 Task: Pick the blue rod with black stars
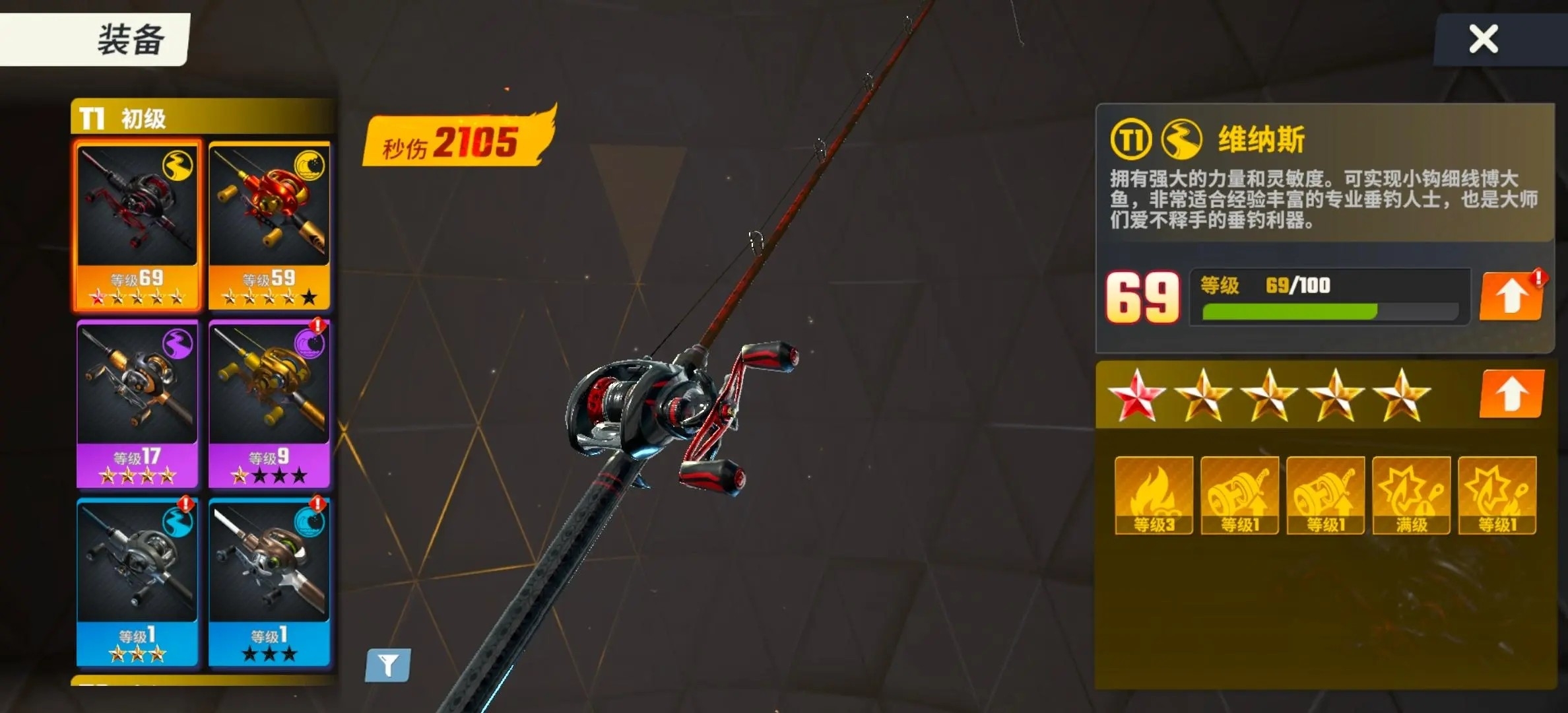tap(269, 581)
